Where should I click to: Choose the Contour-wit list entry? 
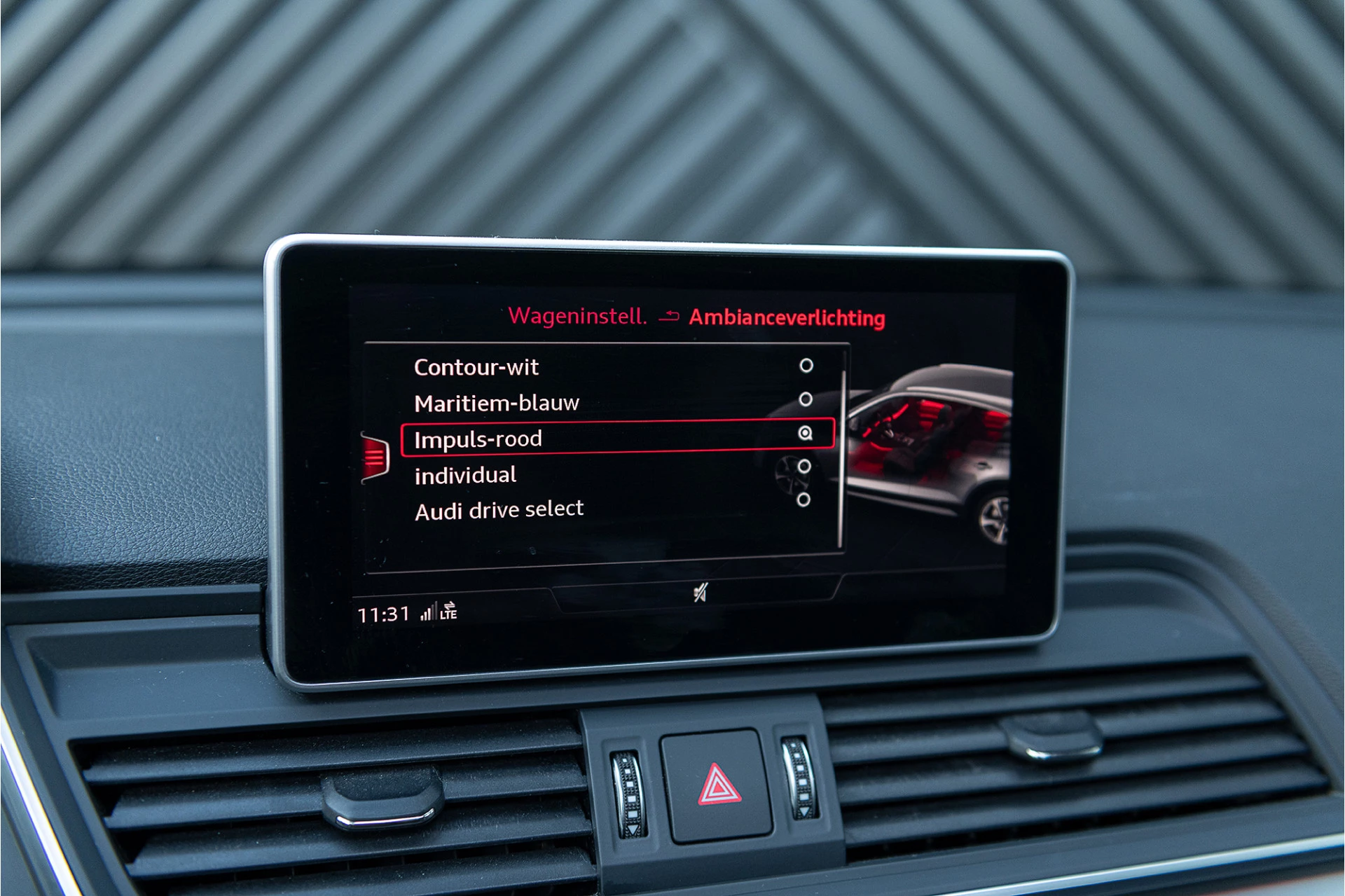tap(477, 366)
